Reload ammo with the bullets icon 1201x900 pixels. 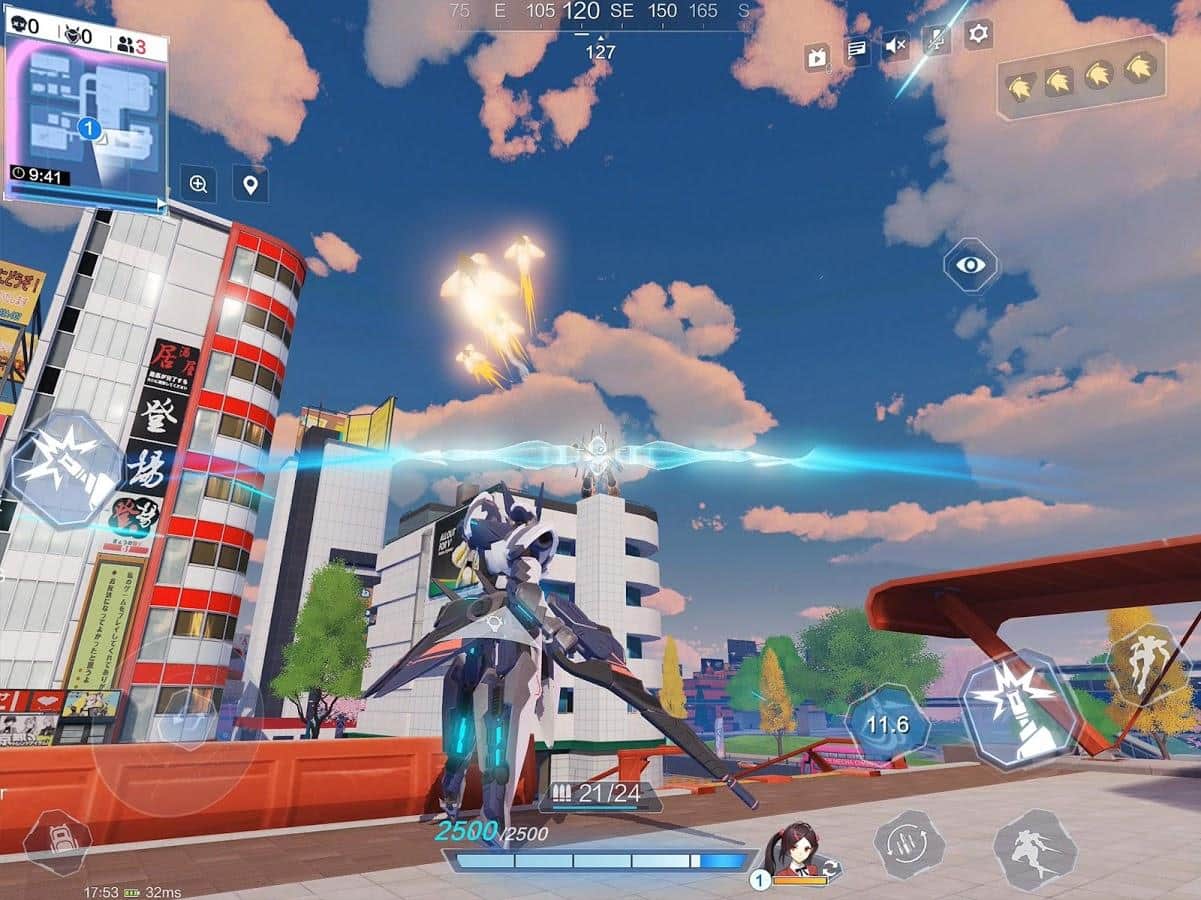point(908,845)
